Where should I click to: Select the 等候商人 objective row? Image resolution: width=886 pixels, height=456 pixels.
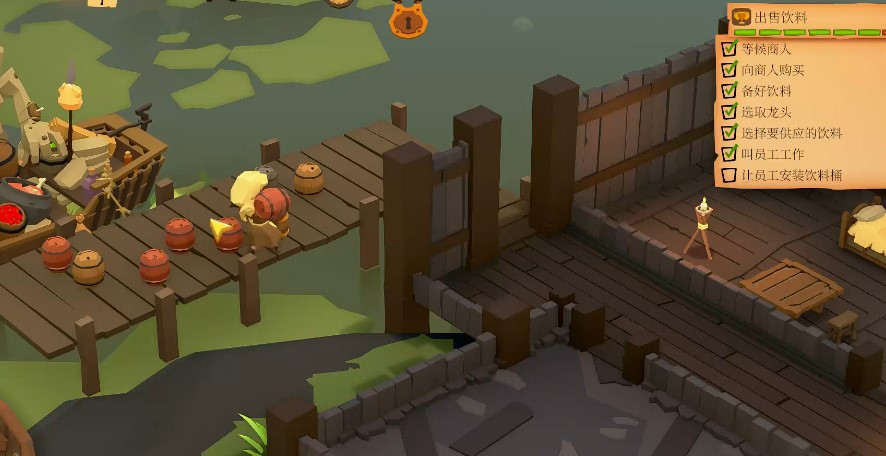coord(766,48)
